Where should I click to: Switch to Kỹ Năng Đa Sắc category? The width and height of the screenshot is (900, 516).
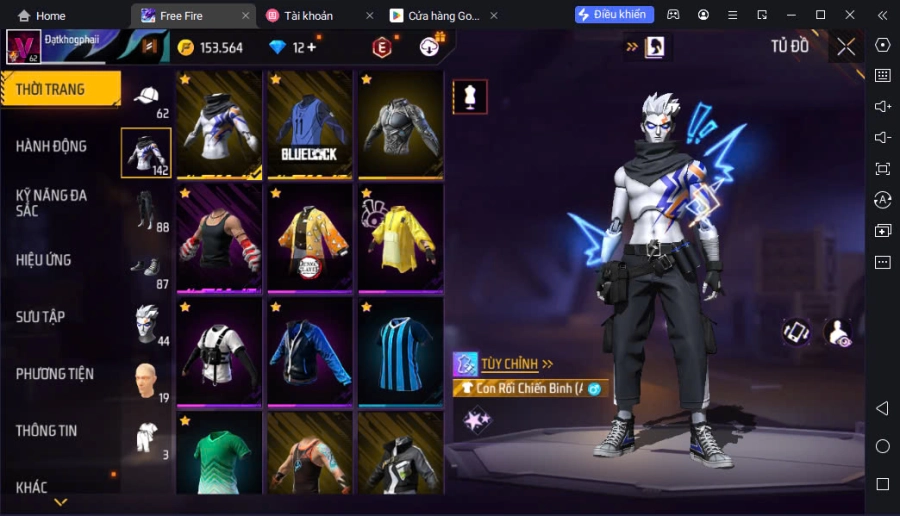[x=51, y=203]
